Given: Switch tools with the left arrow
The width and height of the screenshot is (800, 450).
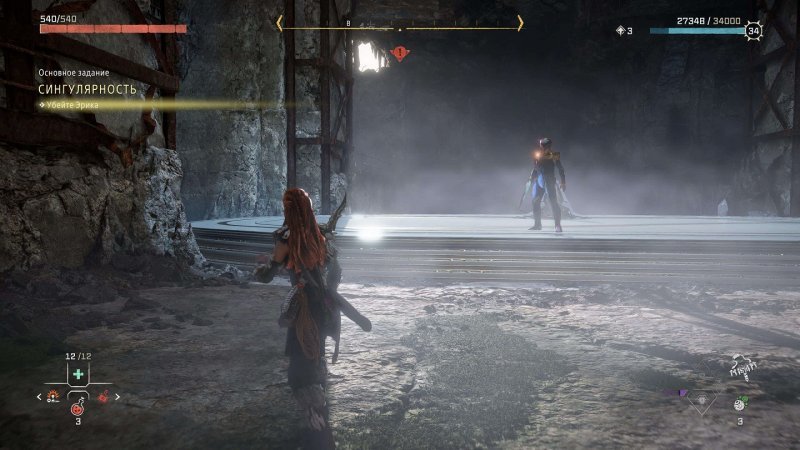Looking at the screenshot, I should 39,397.
